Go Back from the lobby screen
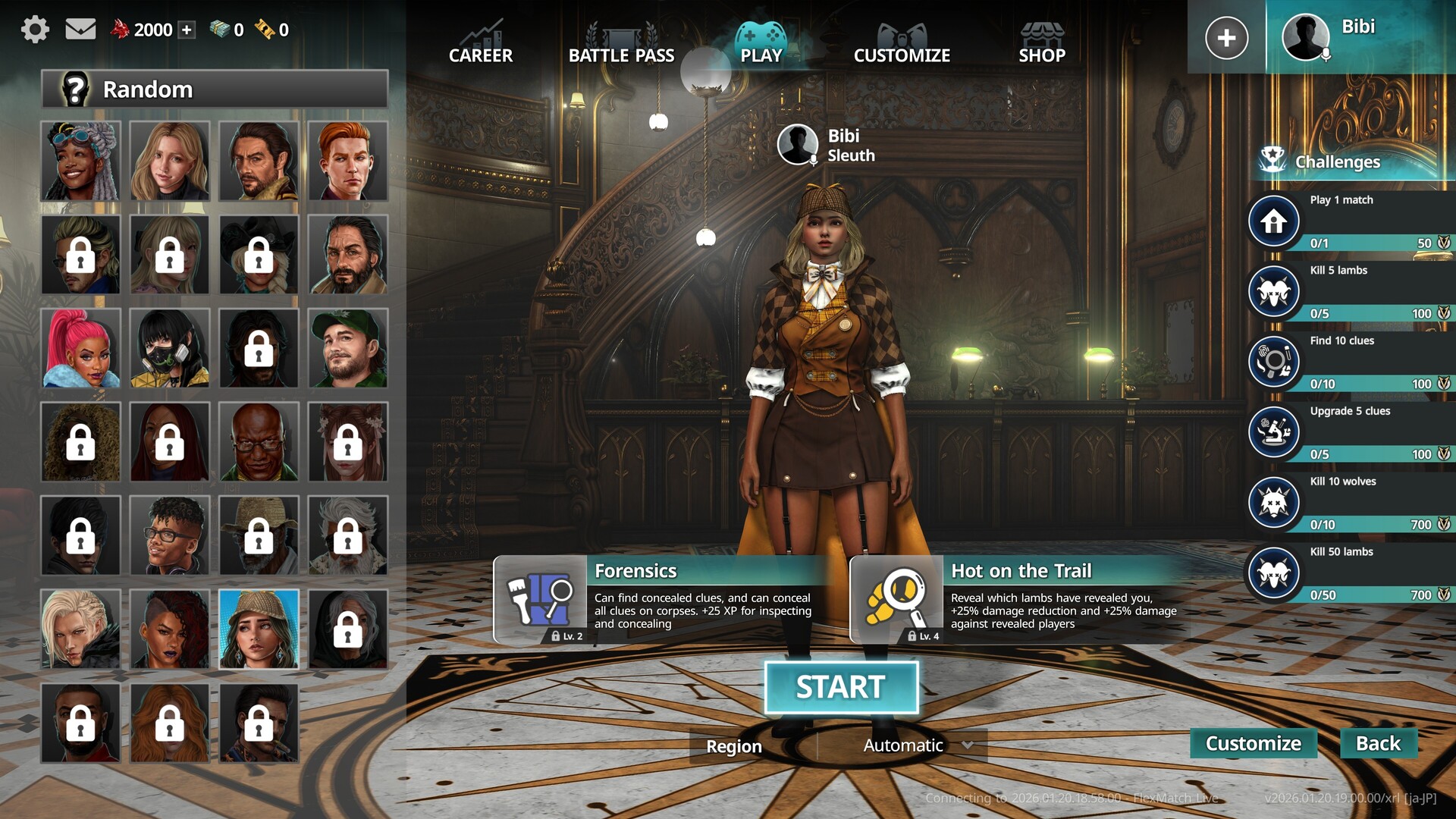 [x=1378, y=743]
